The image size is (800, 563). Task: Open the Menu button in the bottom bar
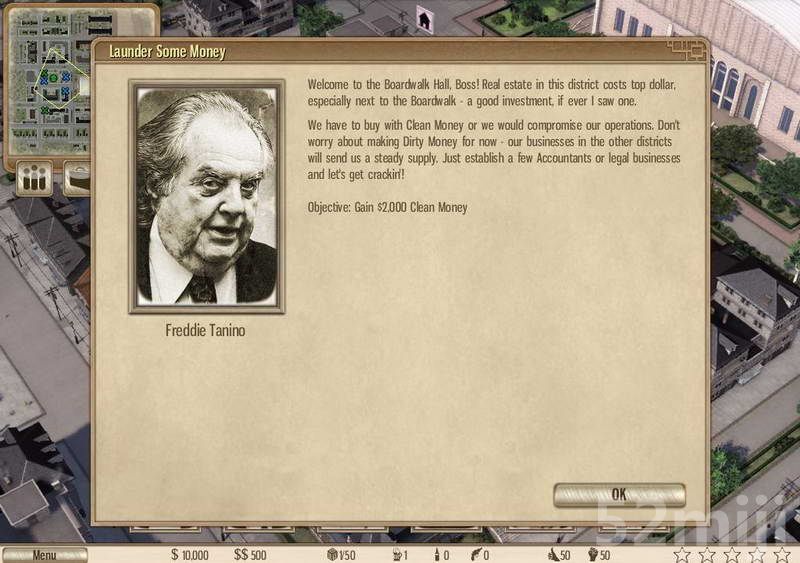coord(44,555)
